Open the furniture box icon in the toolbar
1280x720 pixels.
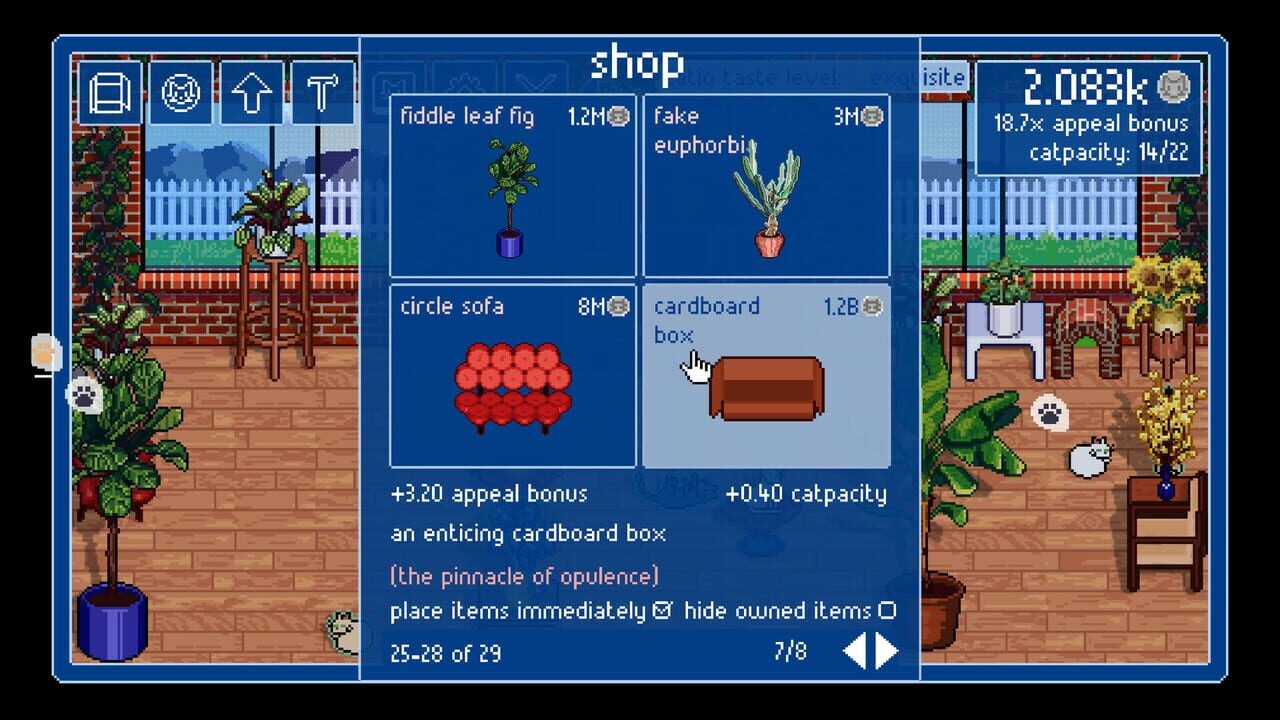click(x=110, y=93)
